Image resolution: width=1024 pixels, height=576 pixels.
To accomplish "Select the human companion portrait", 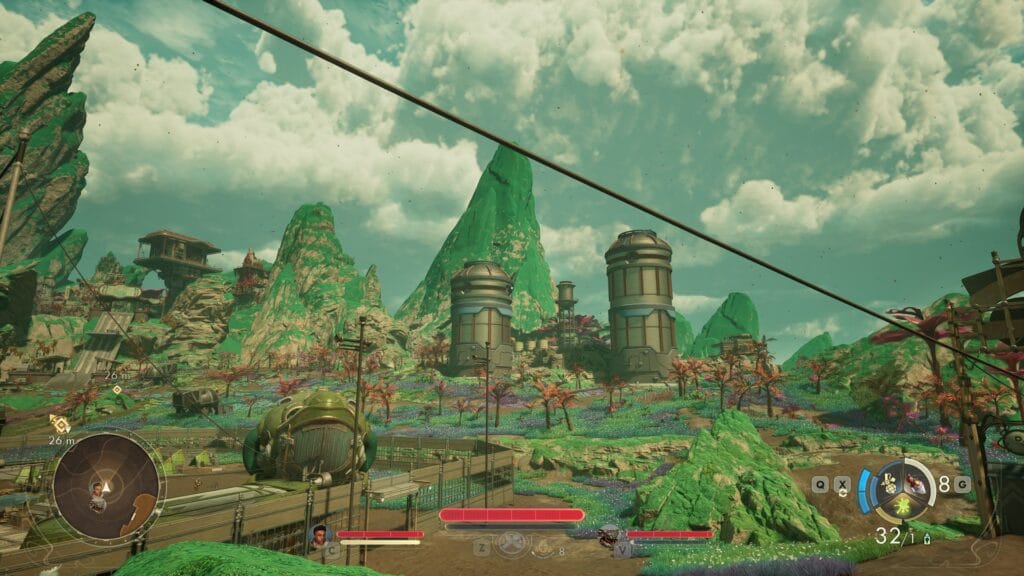I will pyautogui.click(x=321, y=534).
